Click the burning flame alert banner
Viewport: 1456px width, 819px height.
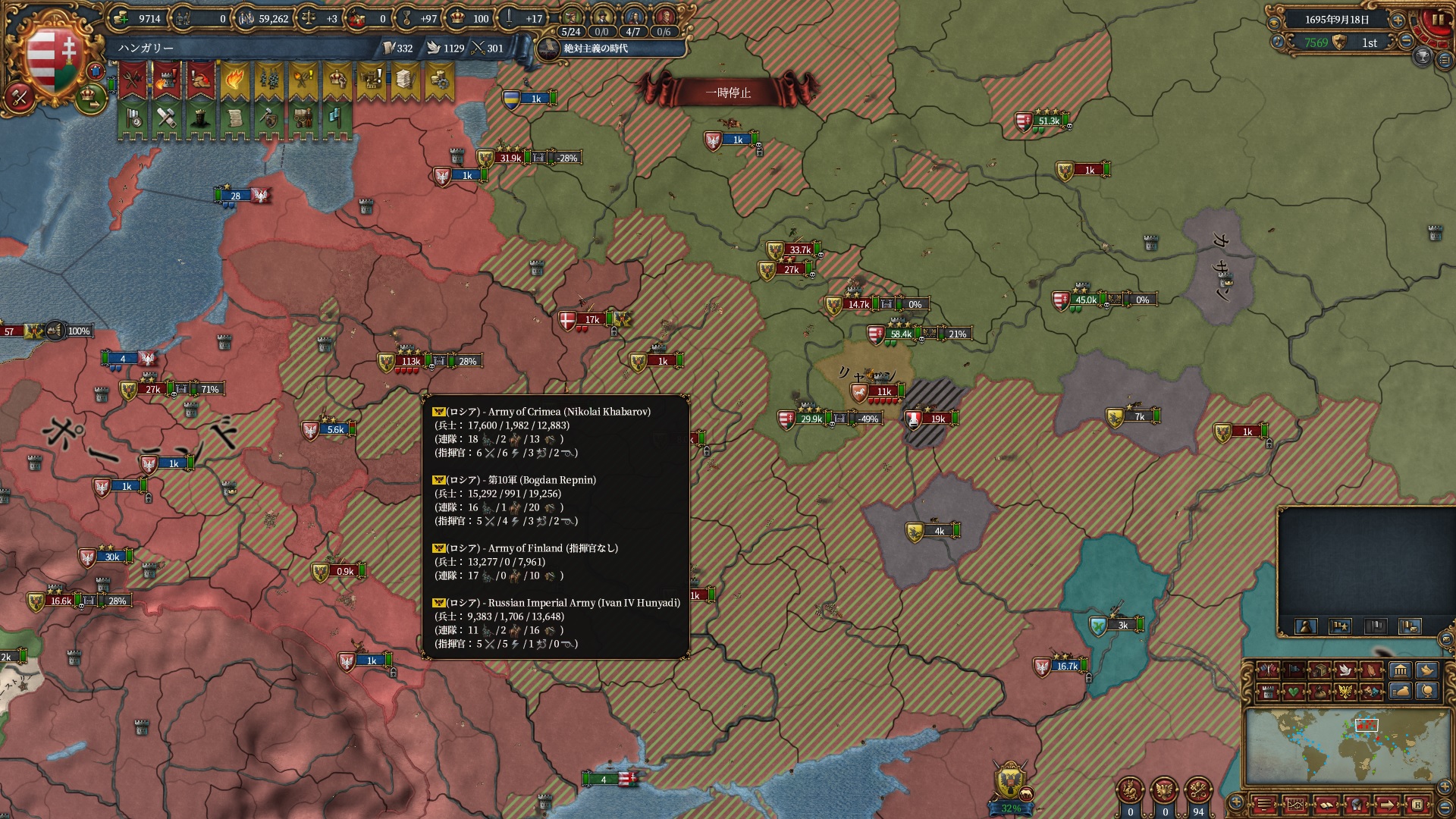tap(234, 80)
